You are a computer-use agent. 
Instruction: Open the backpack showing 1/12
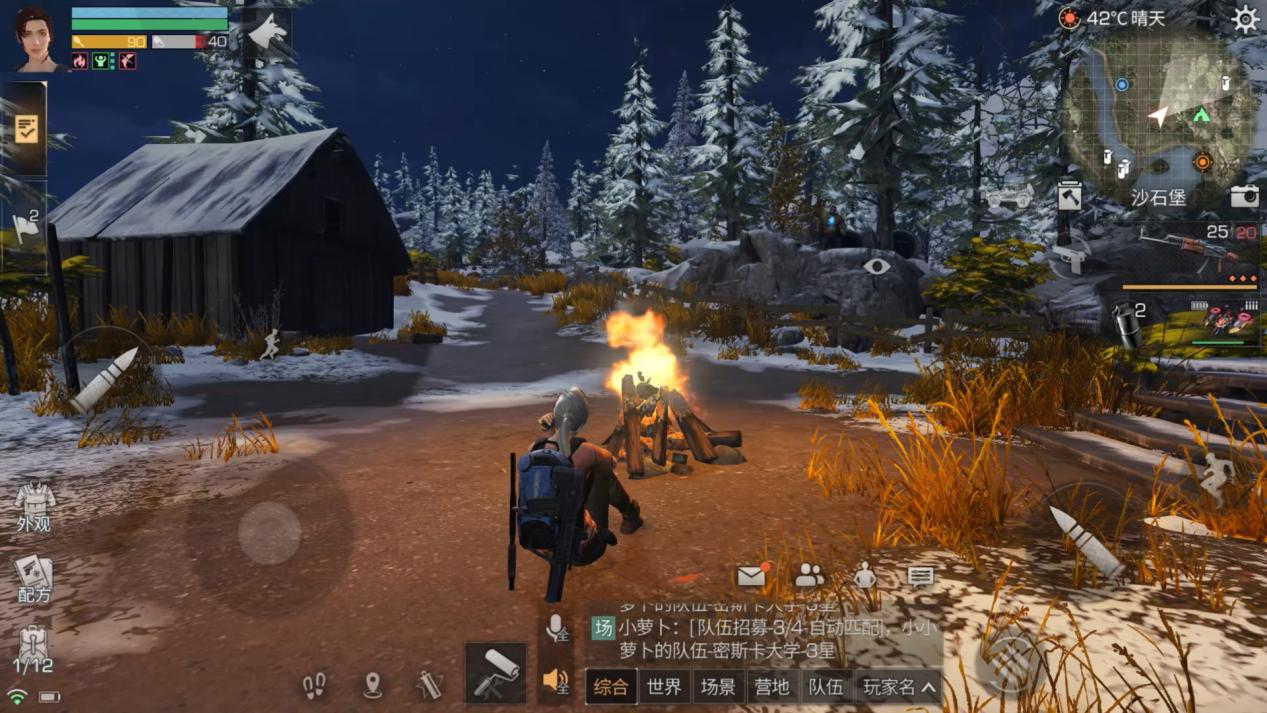click(33, 648)
